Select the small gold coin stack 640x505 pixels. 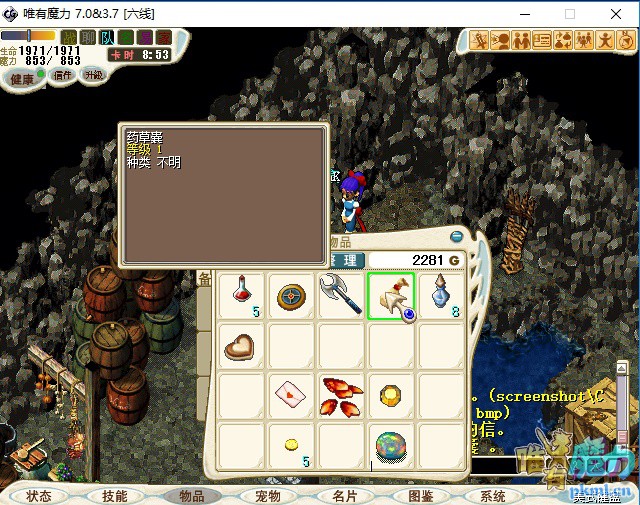point(292,444)
